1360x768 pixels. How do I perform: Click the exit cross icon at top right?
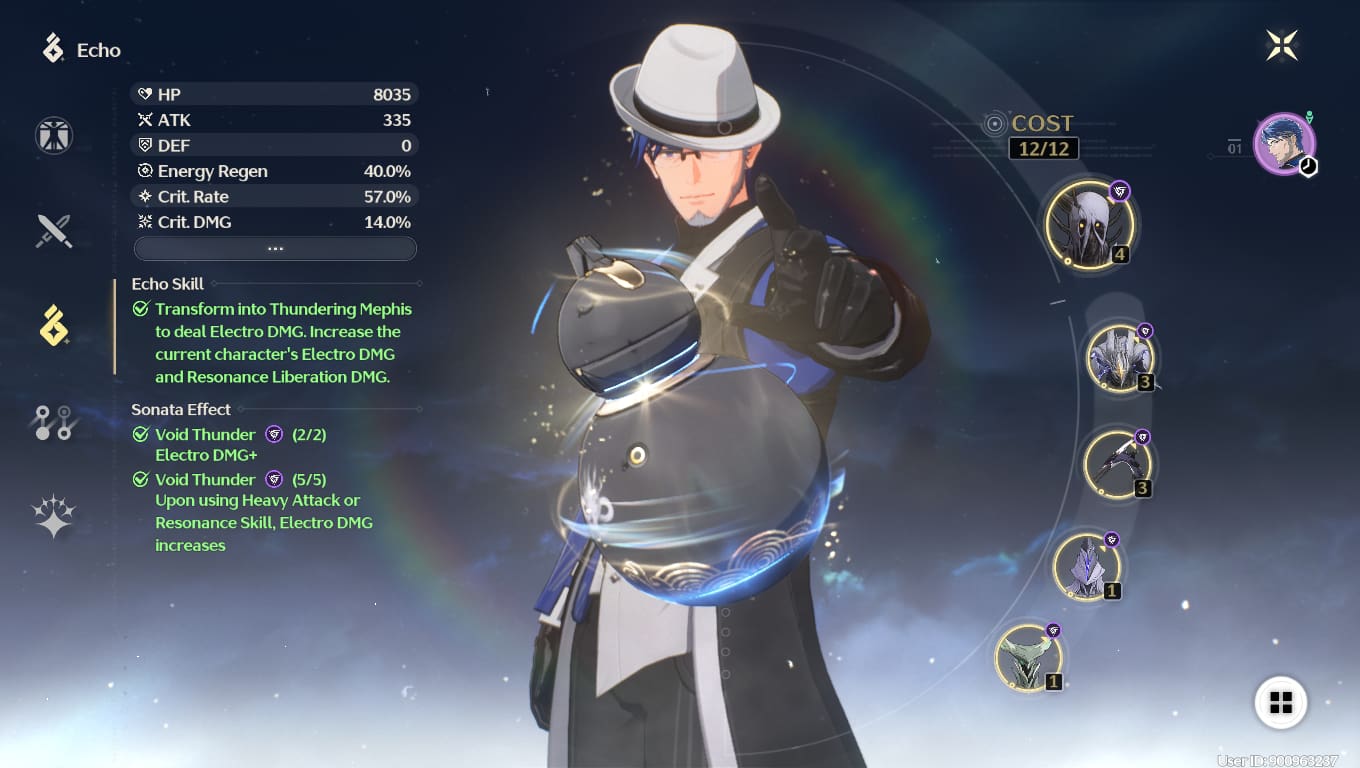point(1281,42)
